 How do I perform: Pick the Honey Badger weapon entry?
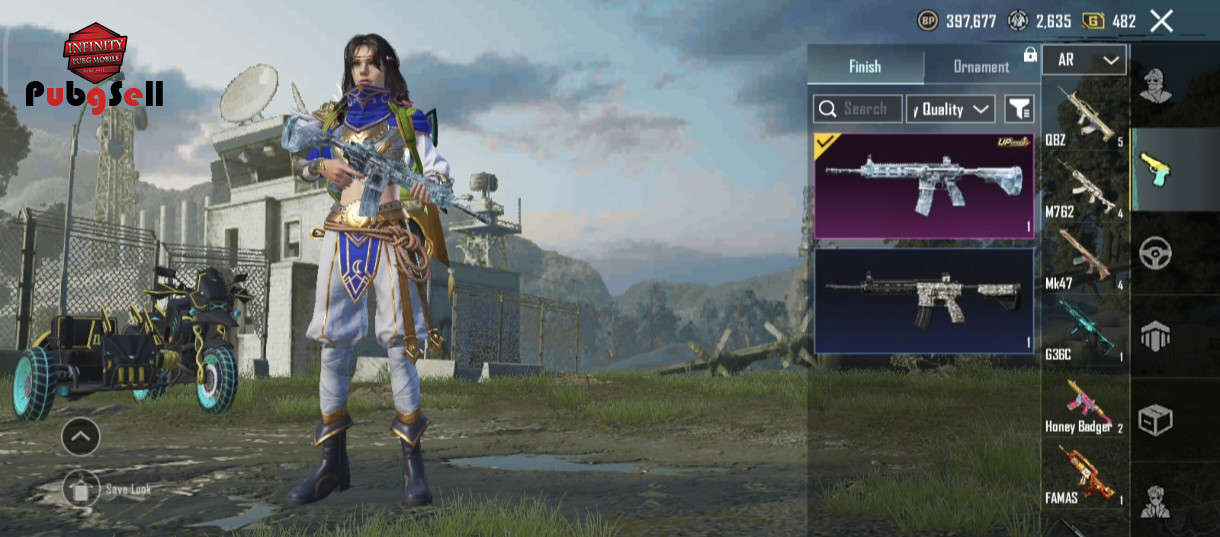1085,404
